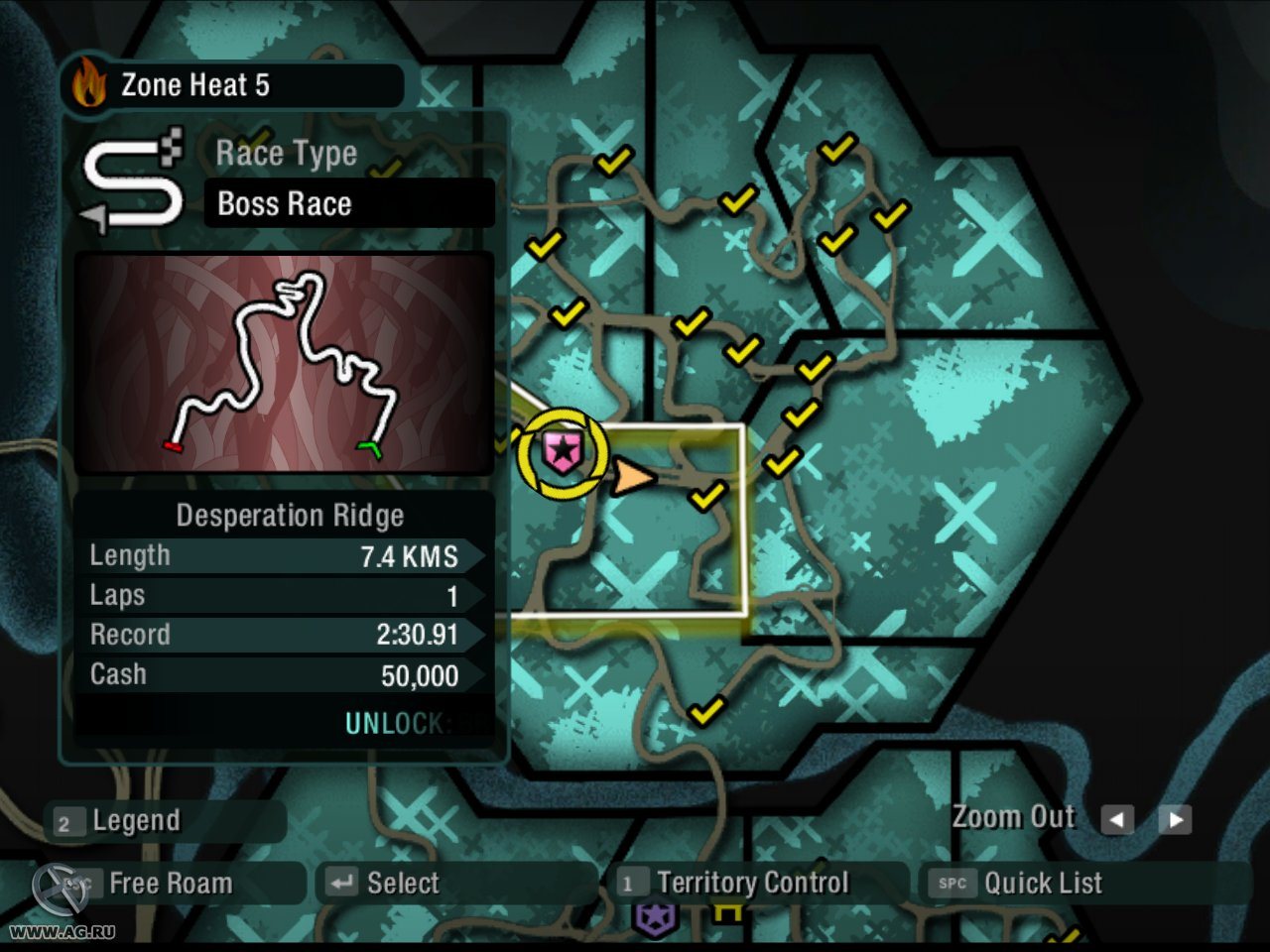The width and height of the screenshot is (1270, 952).
Task: Click the Zoom Out right arrow
Action: point(1176,820)
